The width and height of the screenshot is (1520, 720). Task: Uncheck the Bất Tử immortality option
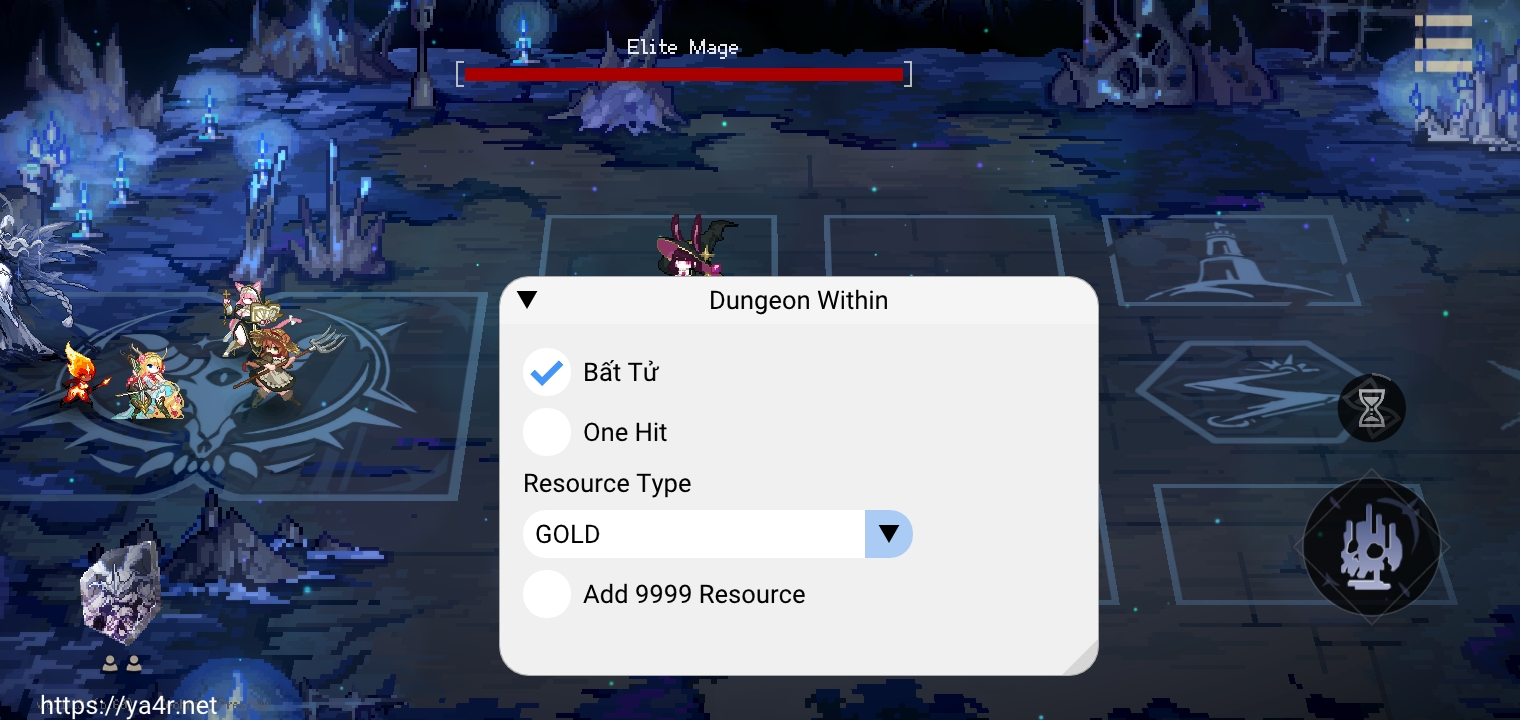pos(546,371)
